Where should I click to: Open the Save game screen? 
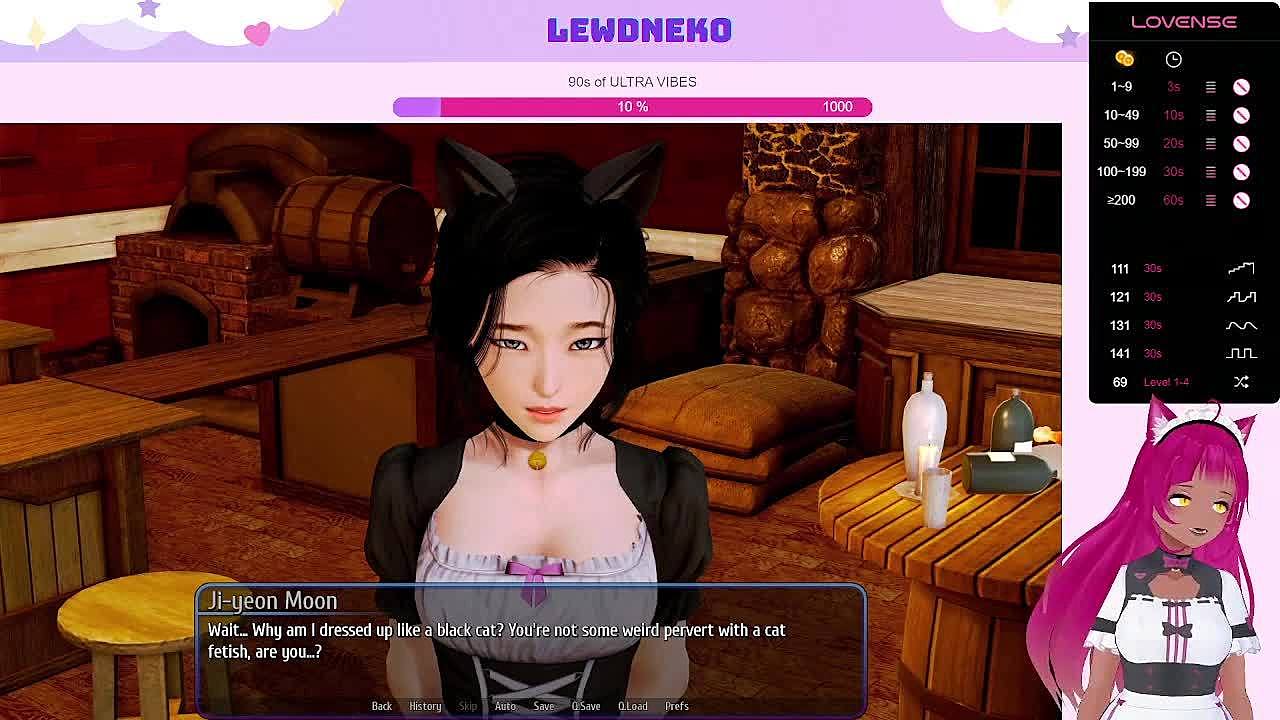coord(544,706)
